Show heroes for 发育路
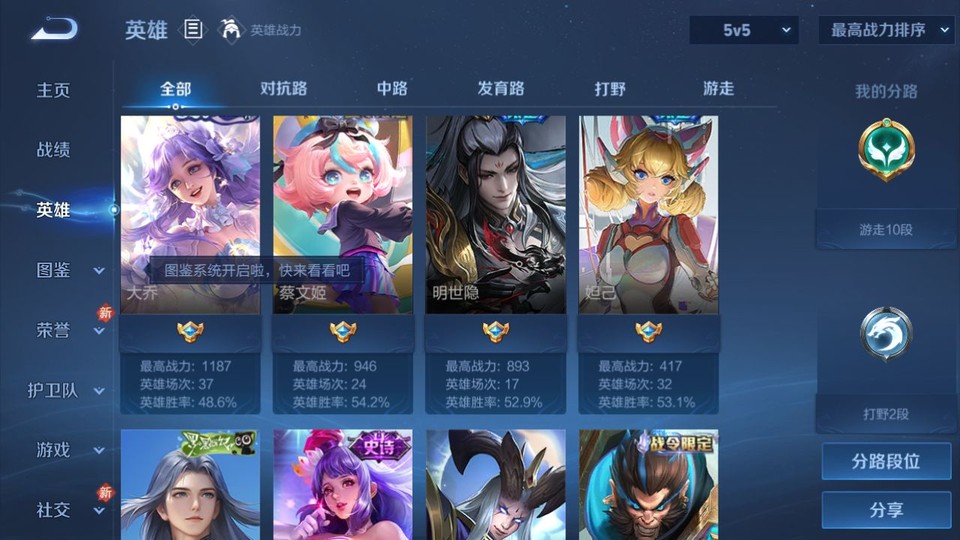The height and width of the screenshot is (540, 960). click(500, 89)
